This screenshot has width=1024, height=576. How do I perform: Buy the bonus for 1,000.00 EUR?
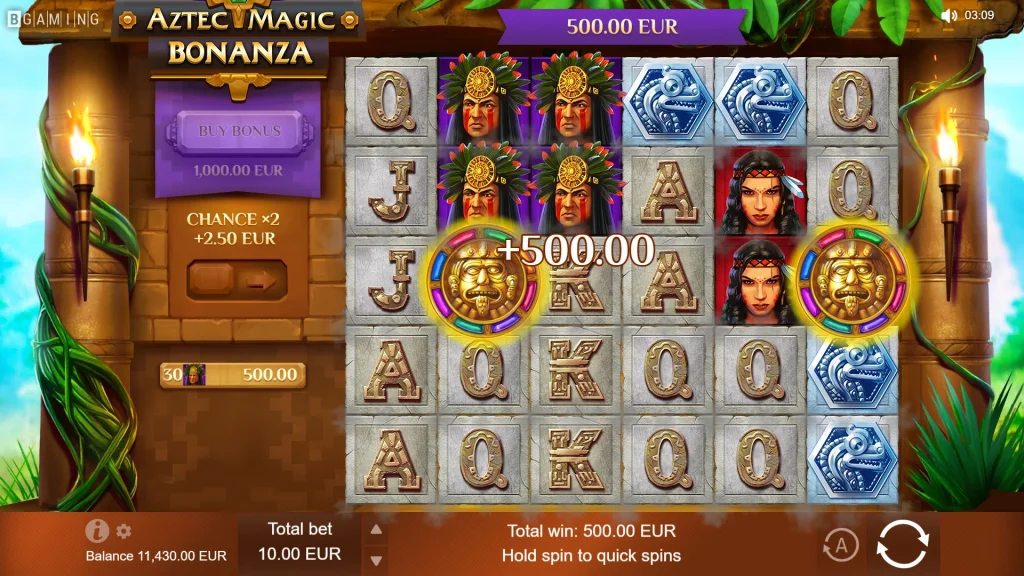[239, 131]
